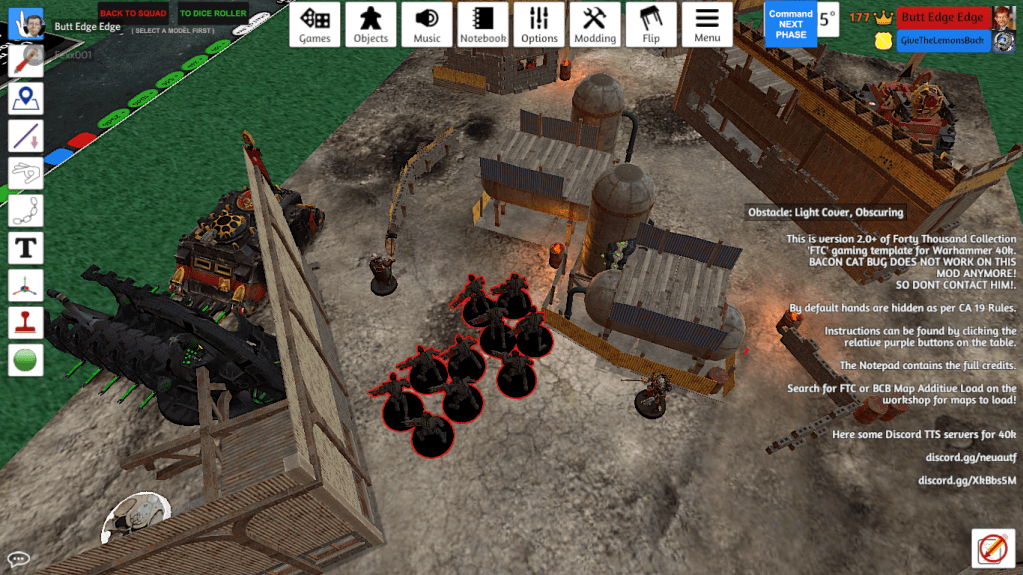This screenshot has height=575, width=1023.
Task: Choose the red stamp decal tool
Action: tap(25, 322)
